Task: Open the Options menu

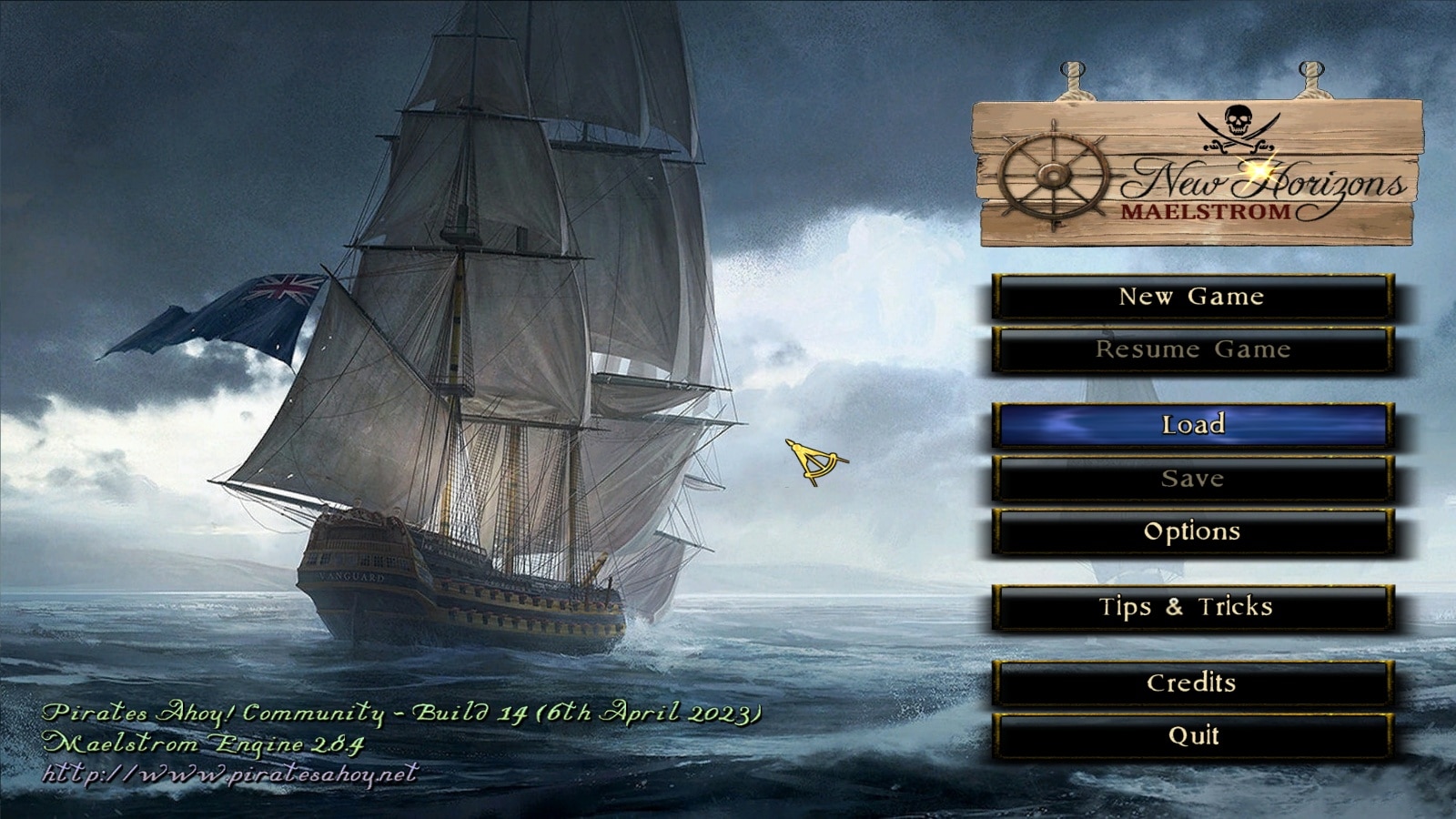Action: pos(1192,532)
